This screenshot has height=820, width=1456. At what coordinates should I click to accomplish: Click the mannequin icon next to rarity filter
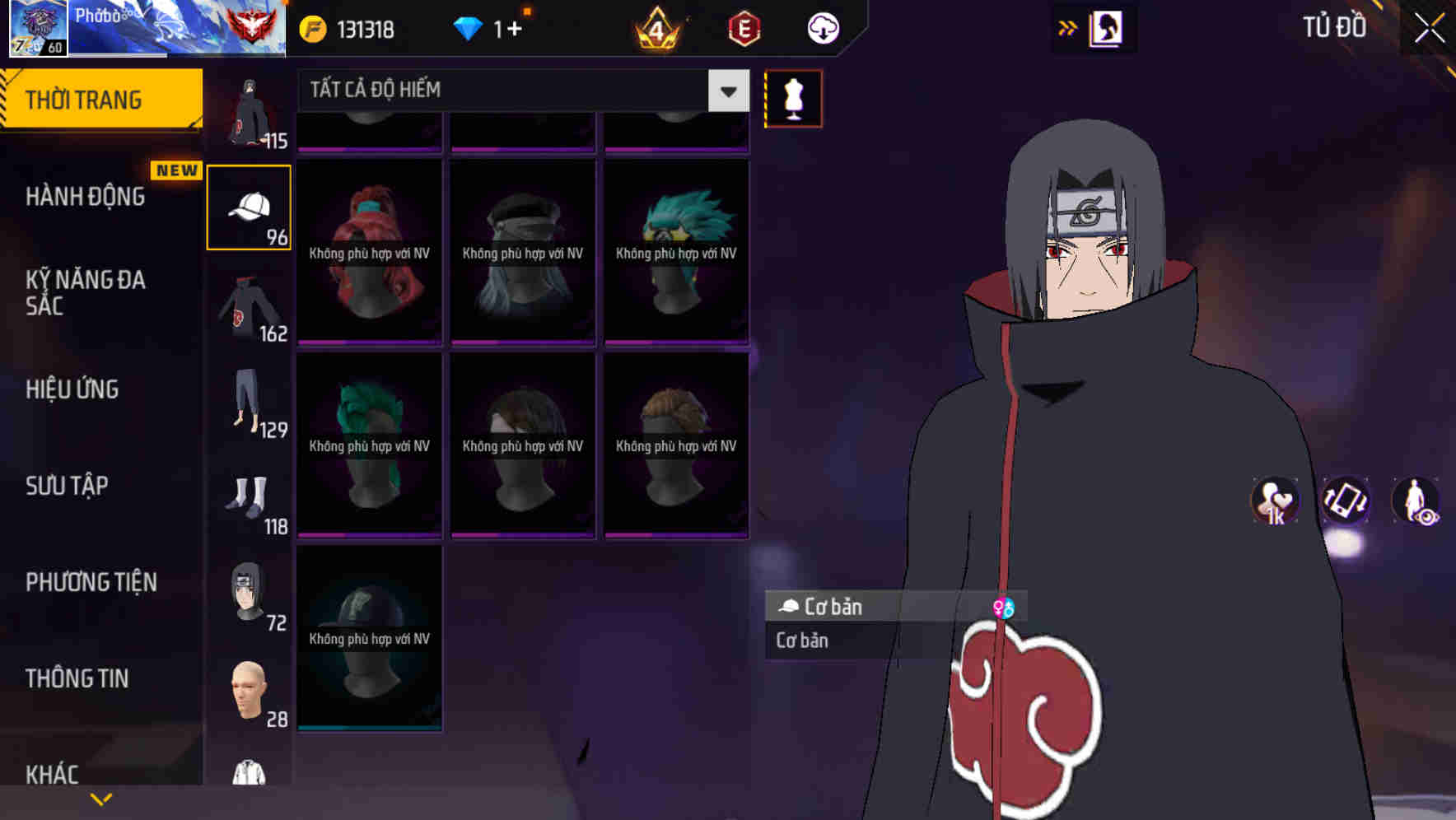793,98
